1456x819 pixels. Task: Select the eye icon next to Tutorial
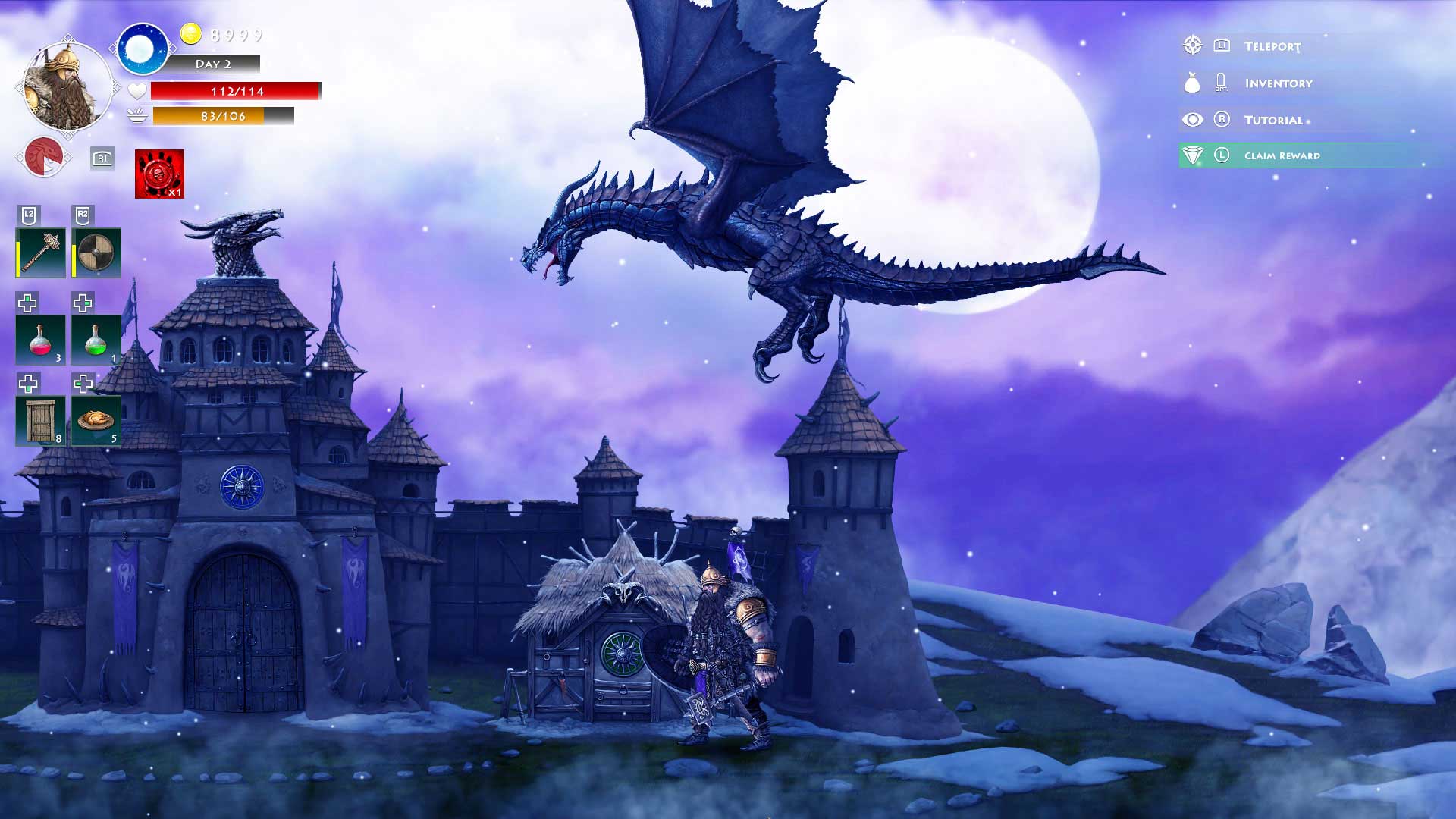(x=1193, y=119)
